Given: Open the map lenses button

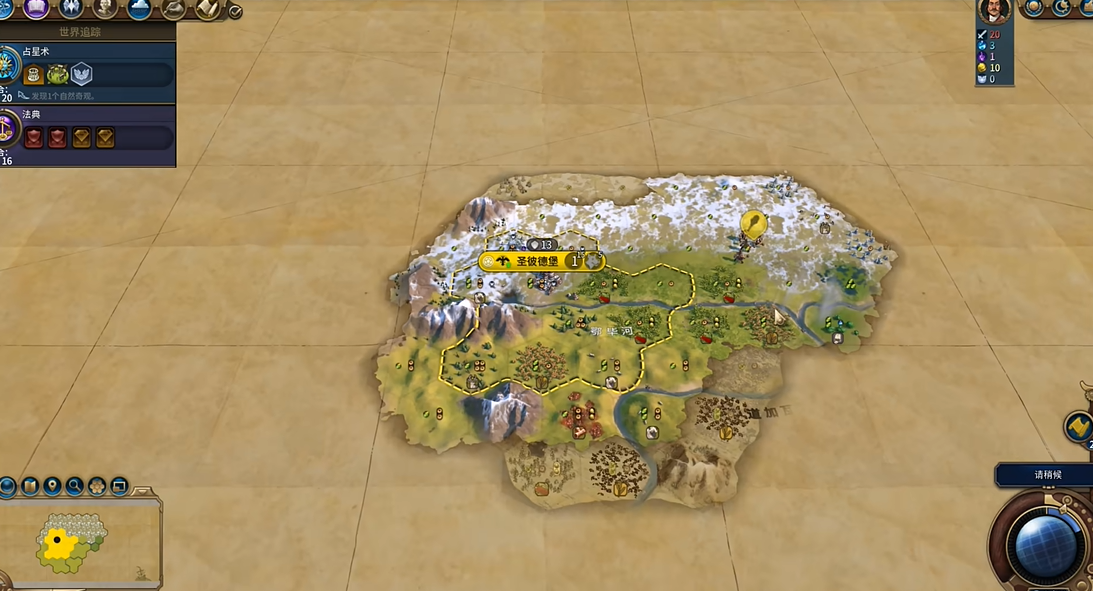Looking at the screenshot, I should coord(30,487).
